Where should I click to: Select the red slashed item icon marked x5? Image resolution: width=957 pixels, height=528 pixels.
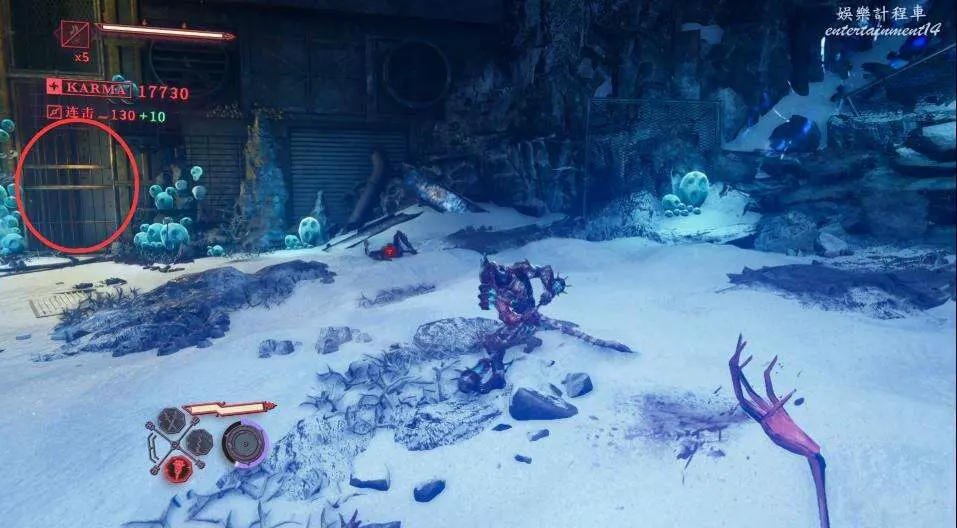coord(74,35)
